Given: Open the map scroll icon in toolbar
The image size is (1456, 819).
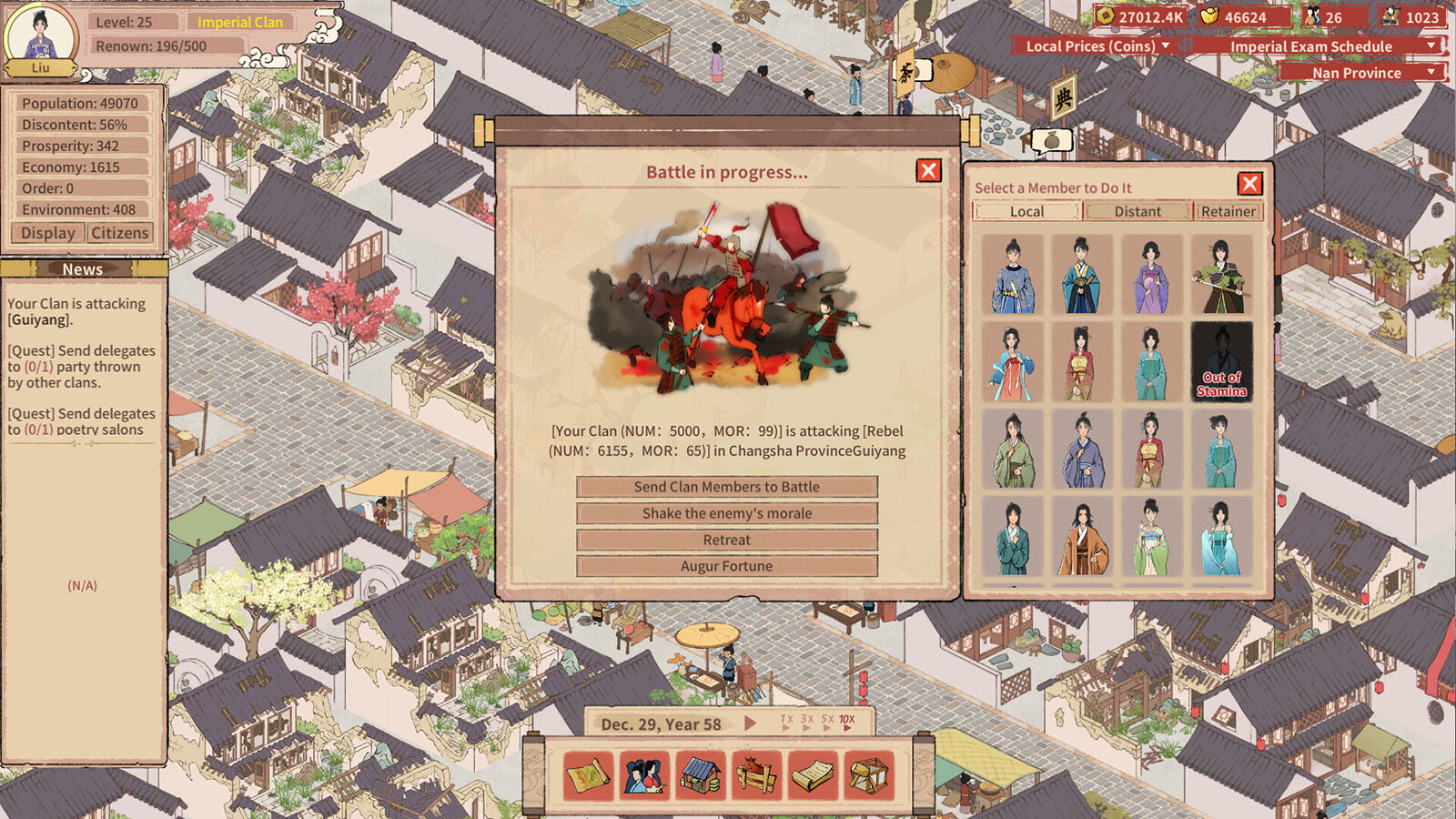Looking at the screenshot, I should (589, 775).
